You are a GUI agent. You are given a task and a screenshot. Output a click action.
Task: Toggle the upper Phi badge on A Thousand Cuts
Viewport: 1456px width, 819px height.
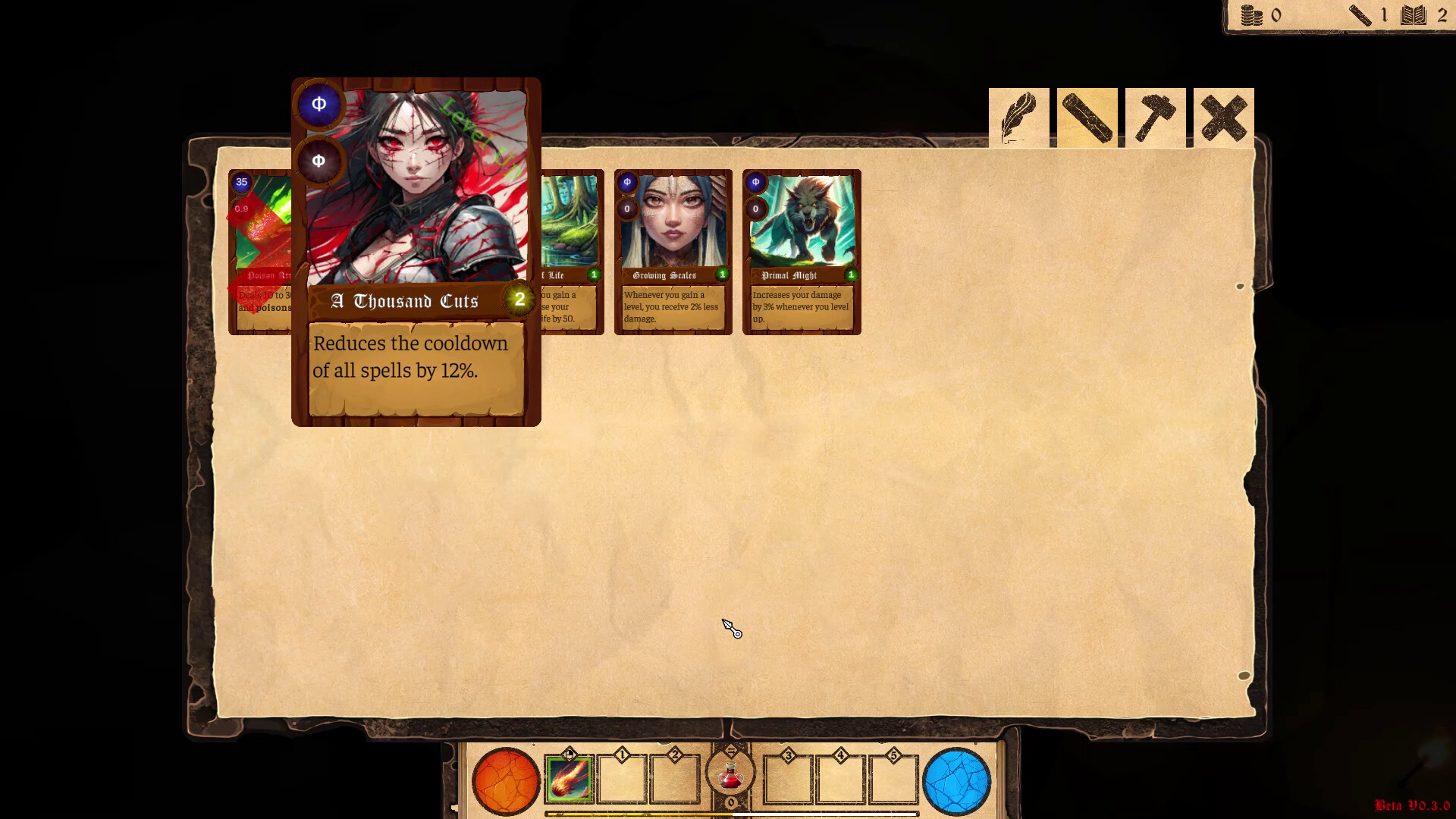click(x=319, y=105)
